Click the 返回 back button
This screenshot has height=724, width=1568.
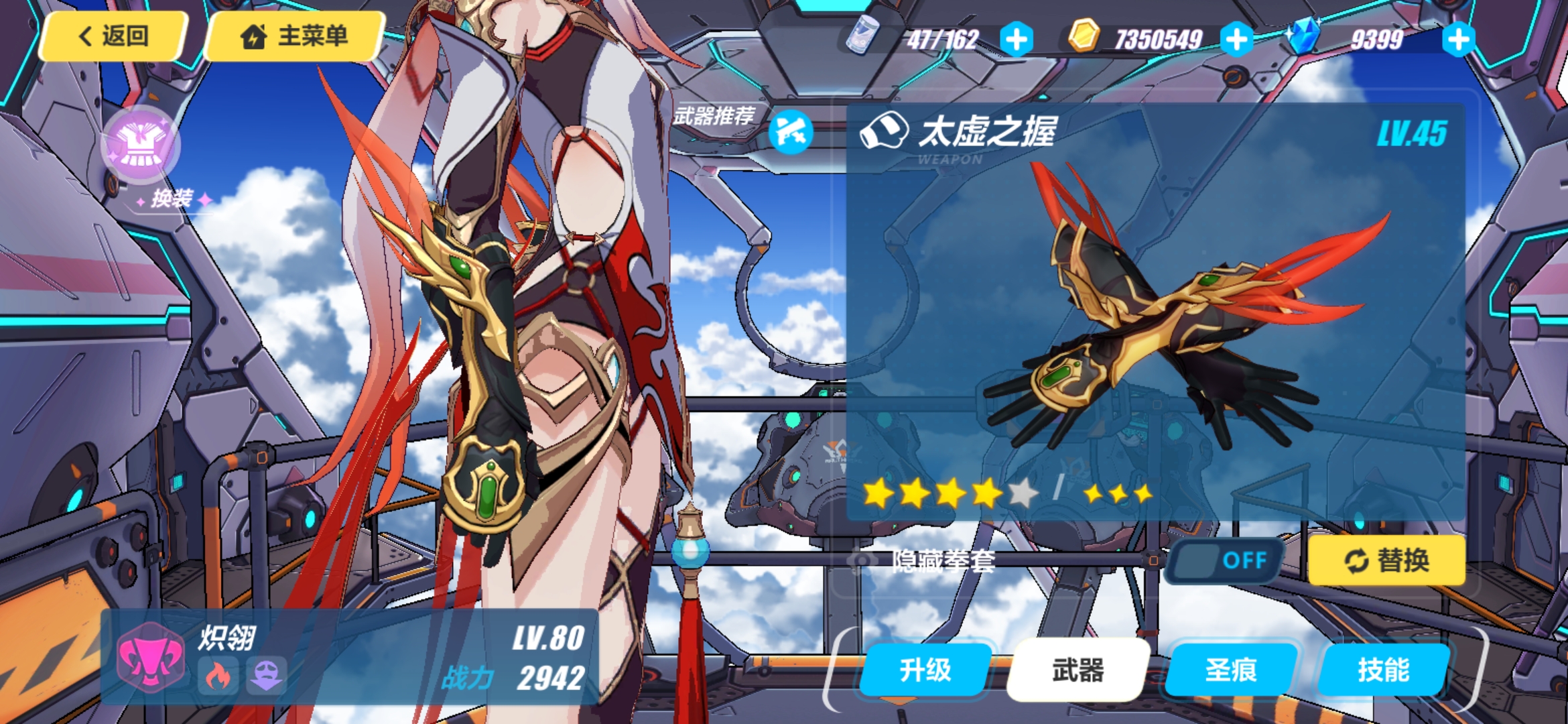pos(113,36)
